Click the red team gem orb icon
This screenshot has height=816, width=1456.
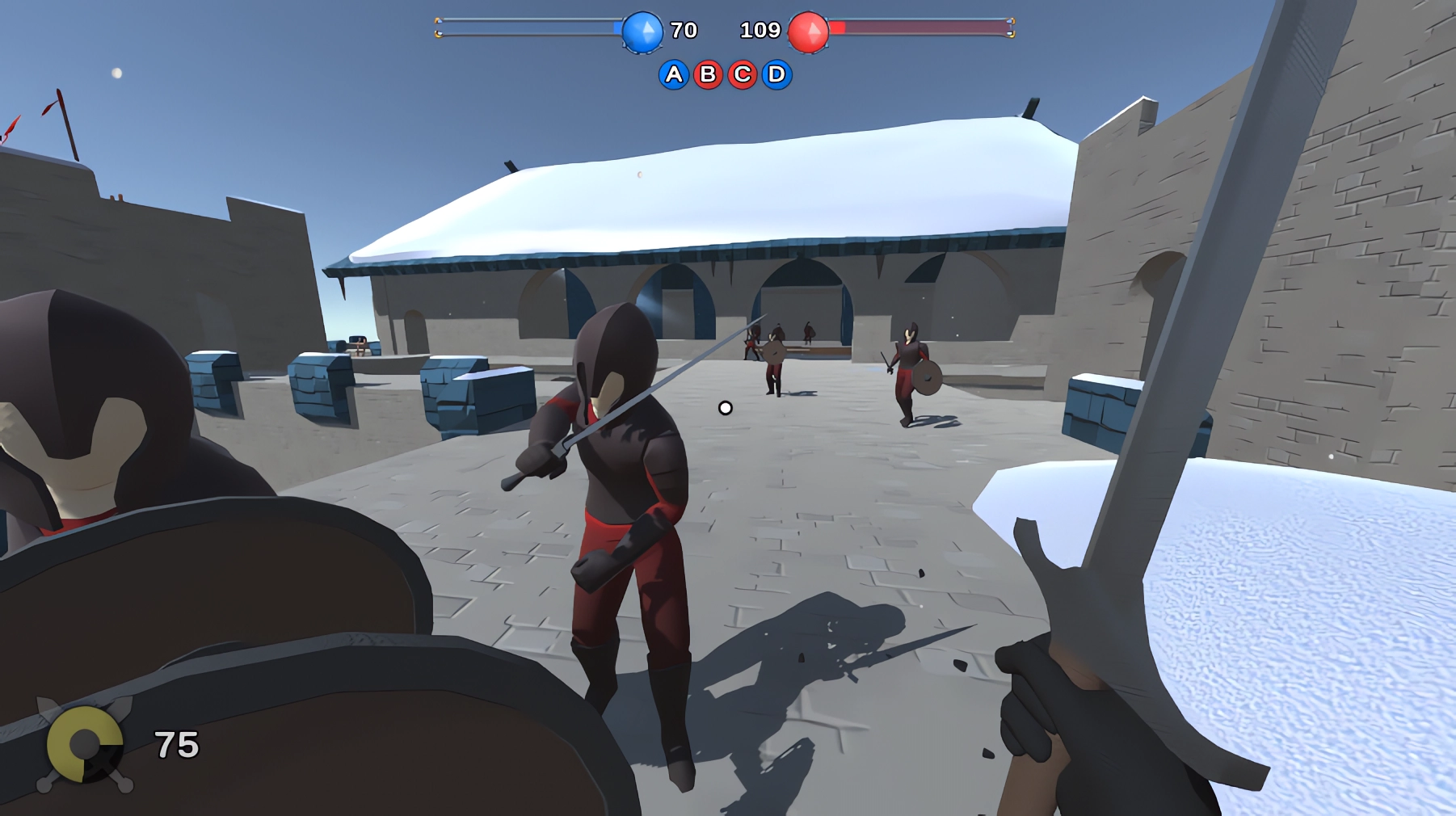coord(810,32)
